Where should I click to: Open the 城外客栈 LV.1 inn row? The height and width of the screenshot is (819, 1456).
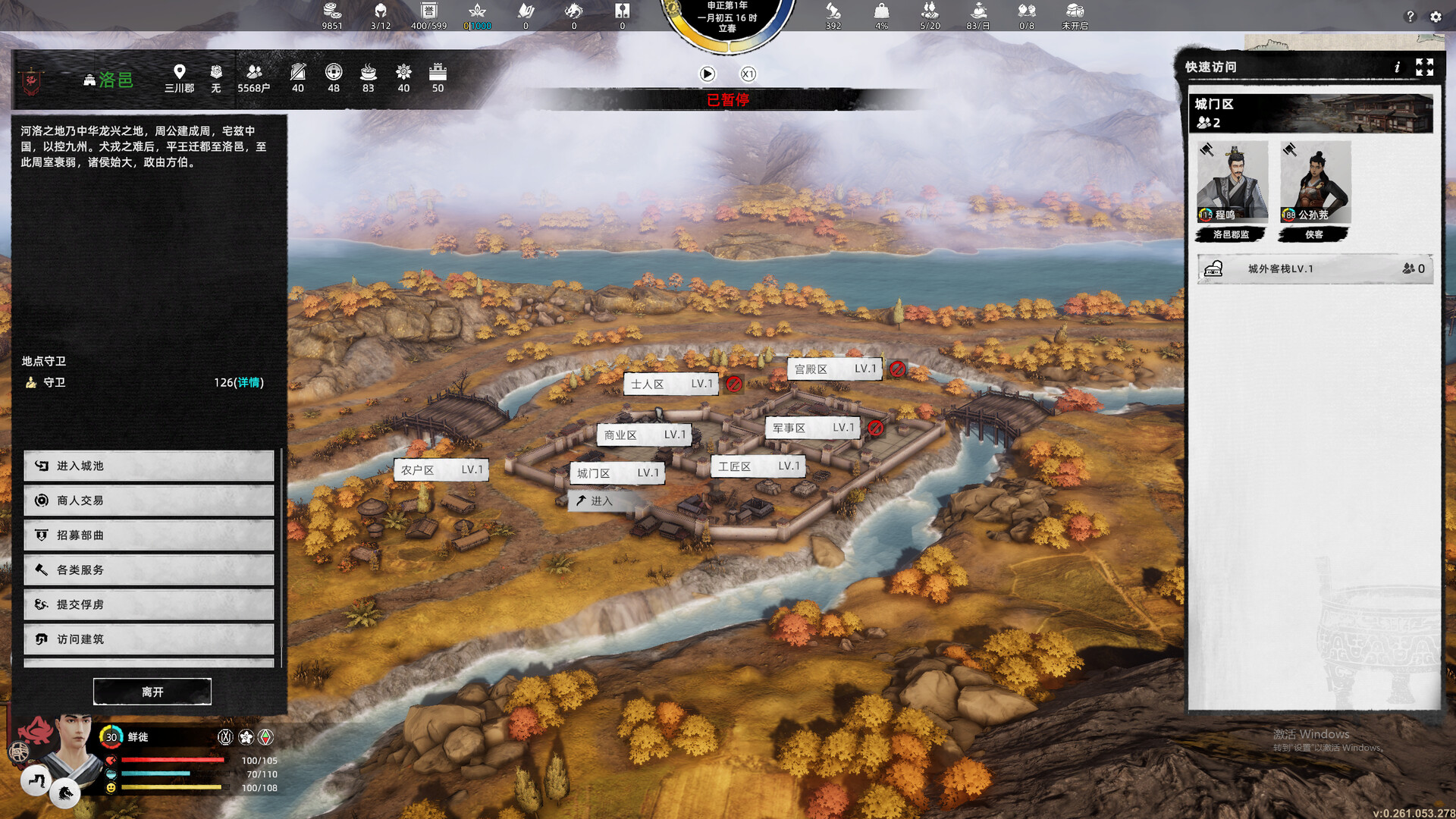[1314, 269]
